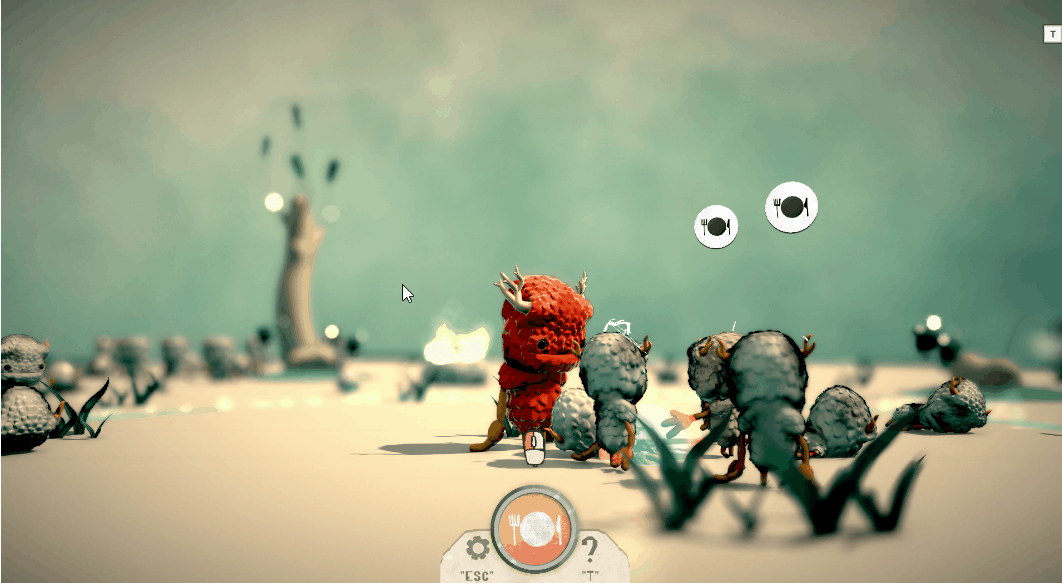Activate the orange fork-and-plate eat button
The width and height of the screenshot is (1062, 583).
[531, 528]
